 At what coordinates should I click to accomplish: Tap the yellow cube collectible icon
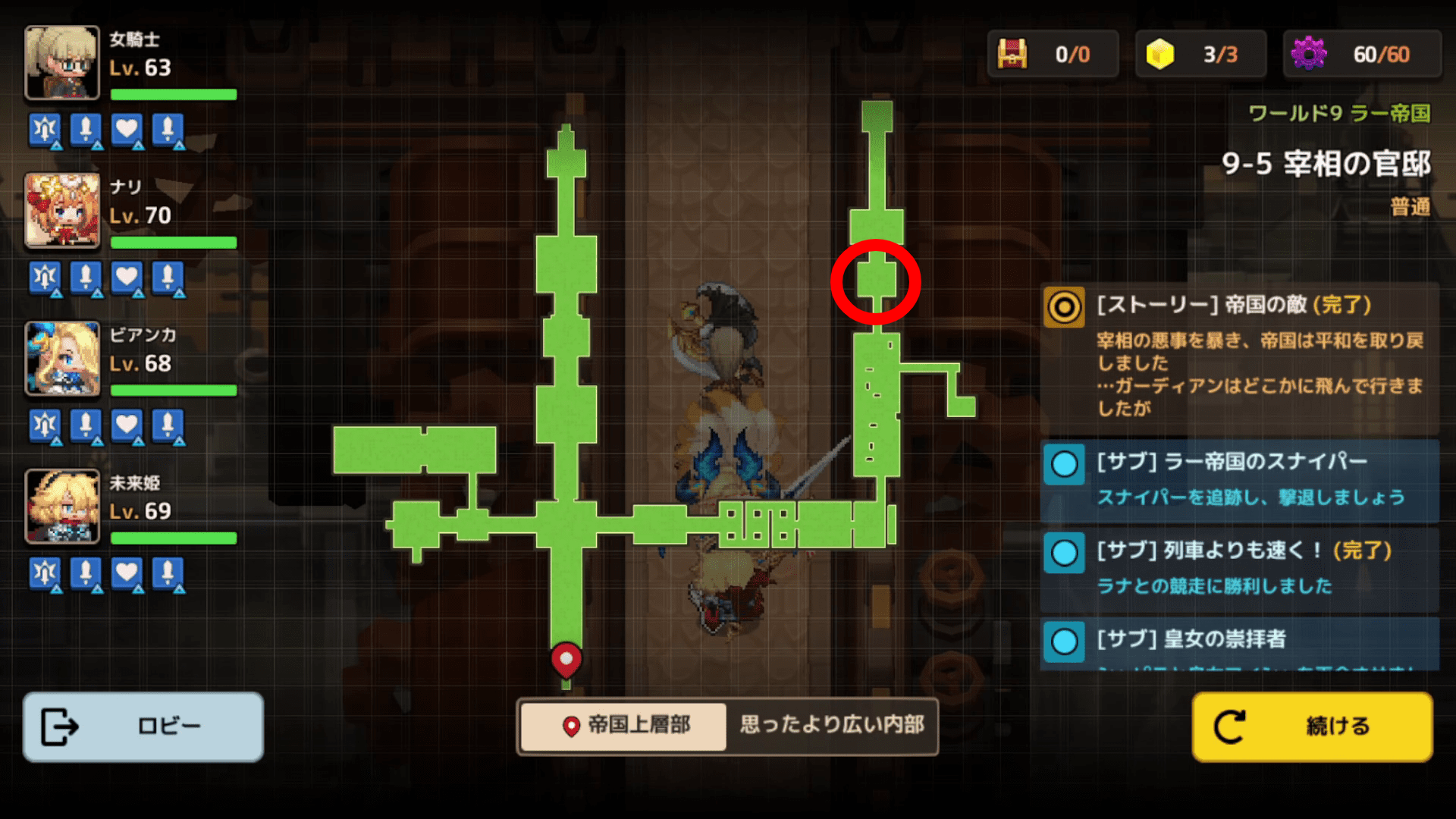1159,54
